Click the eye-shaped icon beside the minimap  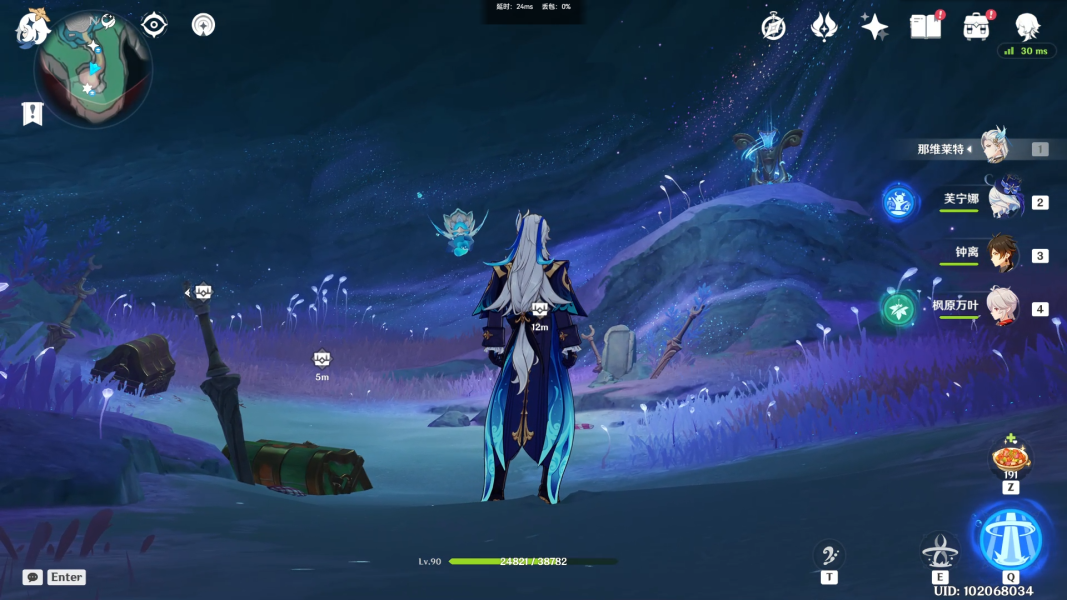(154, 24)
